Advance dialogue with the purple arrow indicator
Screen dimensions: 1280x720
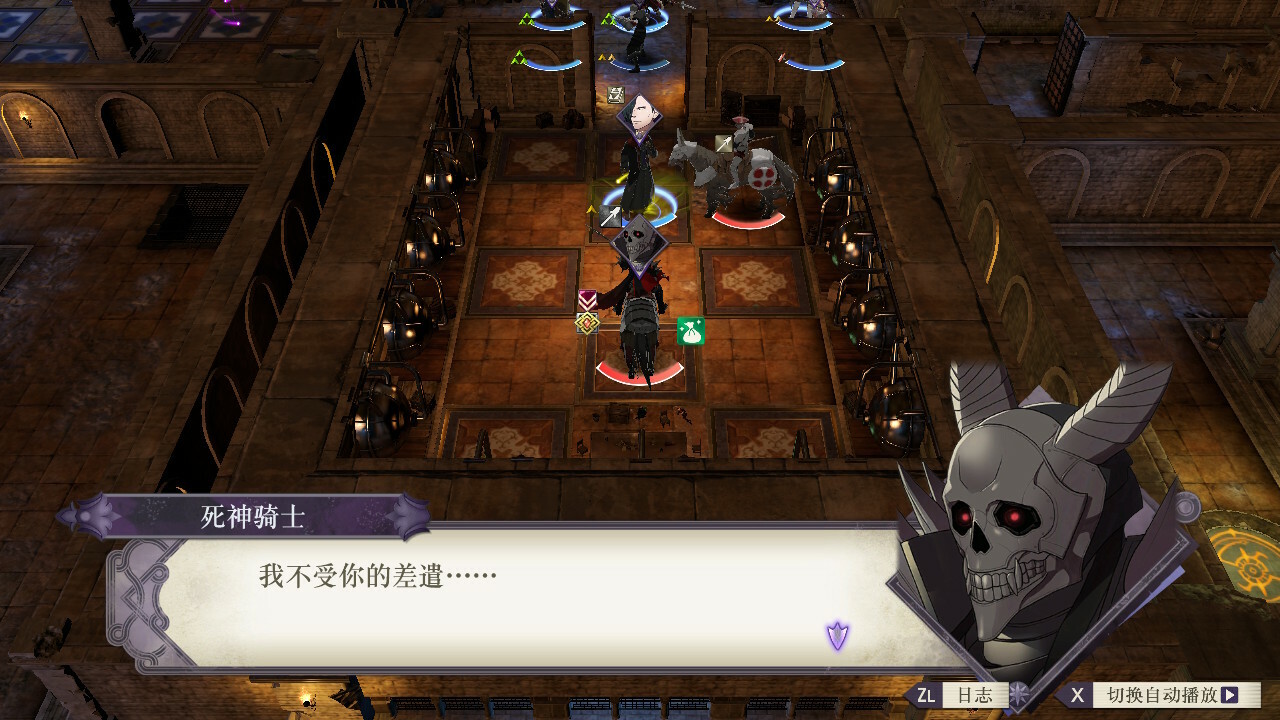click(x=837, y=635)
